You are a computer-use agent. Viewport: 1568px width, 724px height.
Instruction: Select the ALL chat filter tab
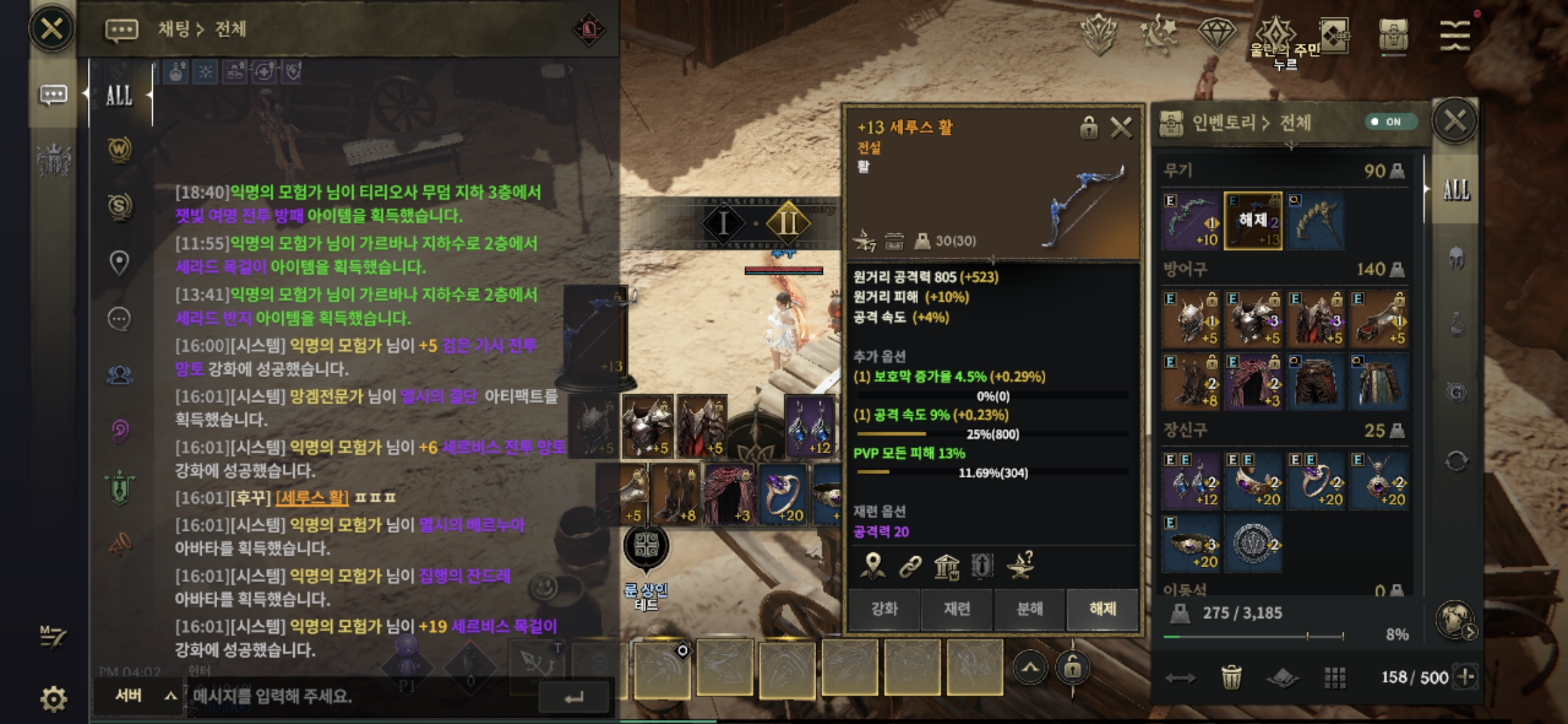click(119, 95)
